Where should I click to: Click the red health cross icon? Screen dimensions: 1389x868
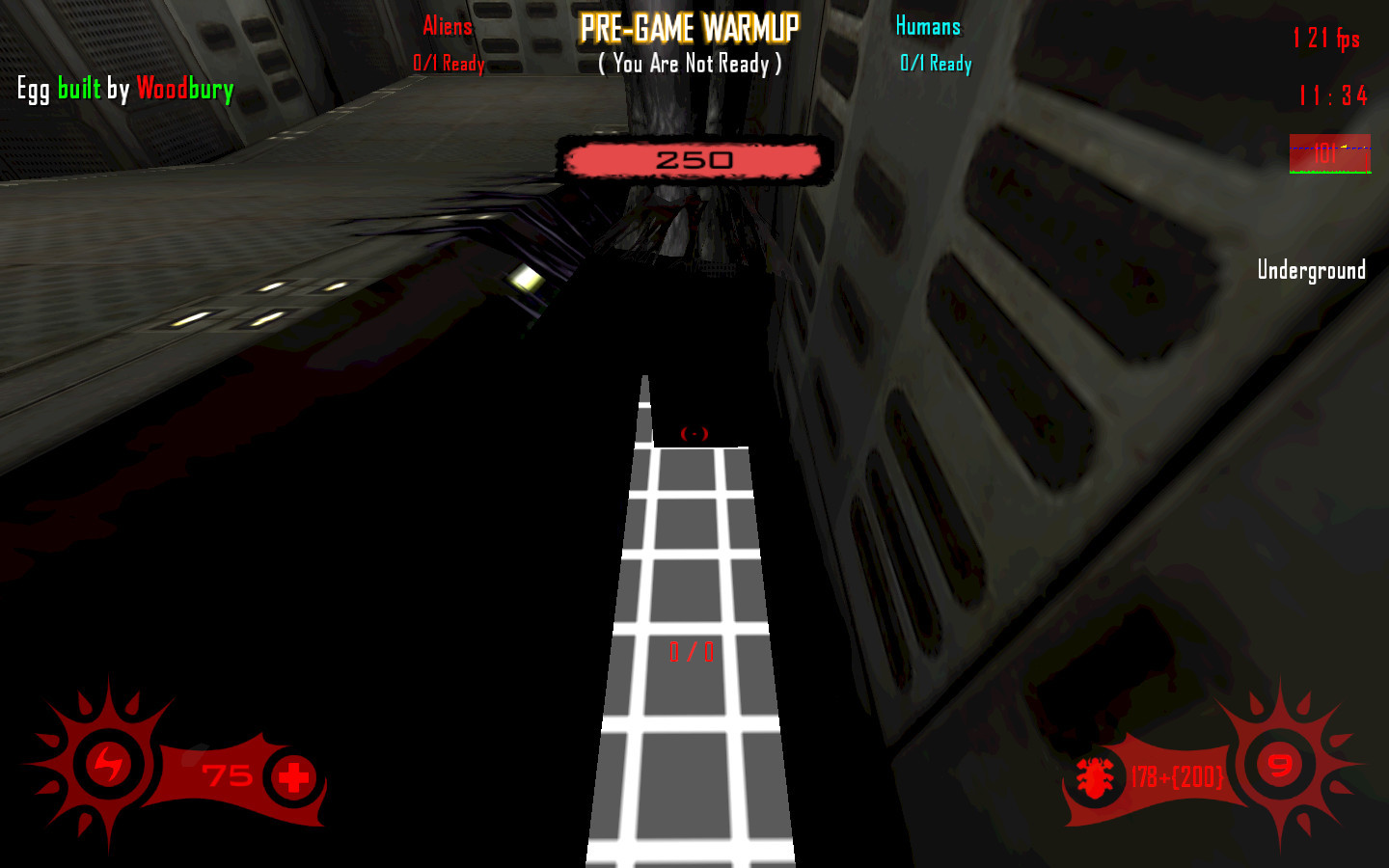[293, 777]
